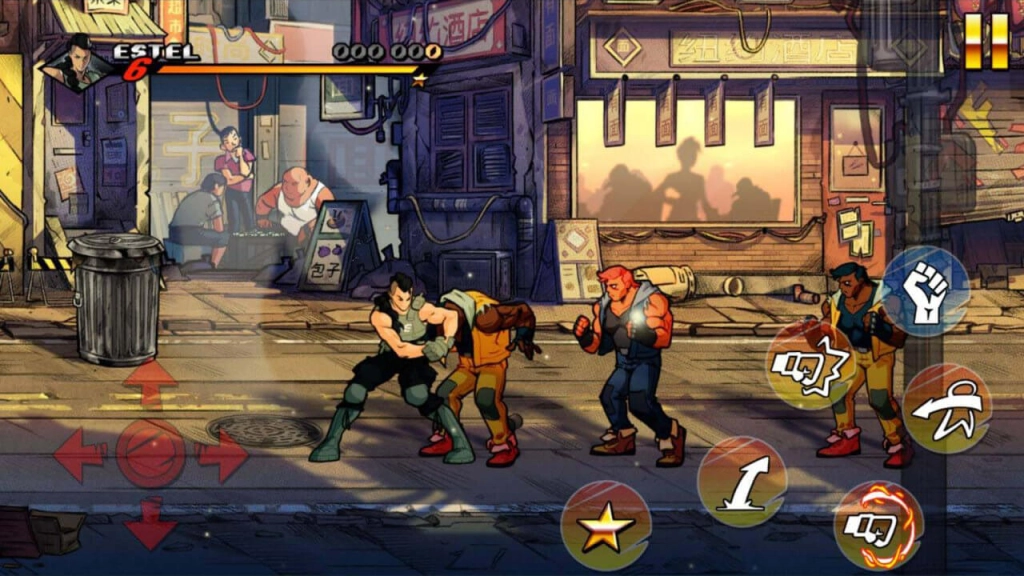Trigger the punch with spiky burst button
This screenshot has width=1024, height=576.
[811, 366]
